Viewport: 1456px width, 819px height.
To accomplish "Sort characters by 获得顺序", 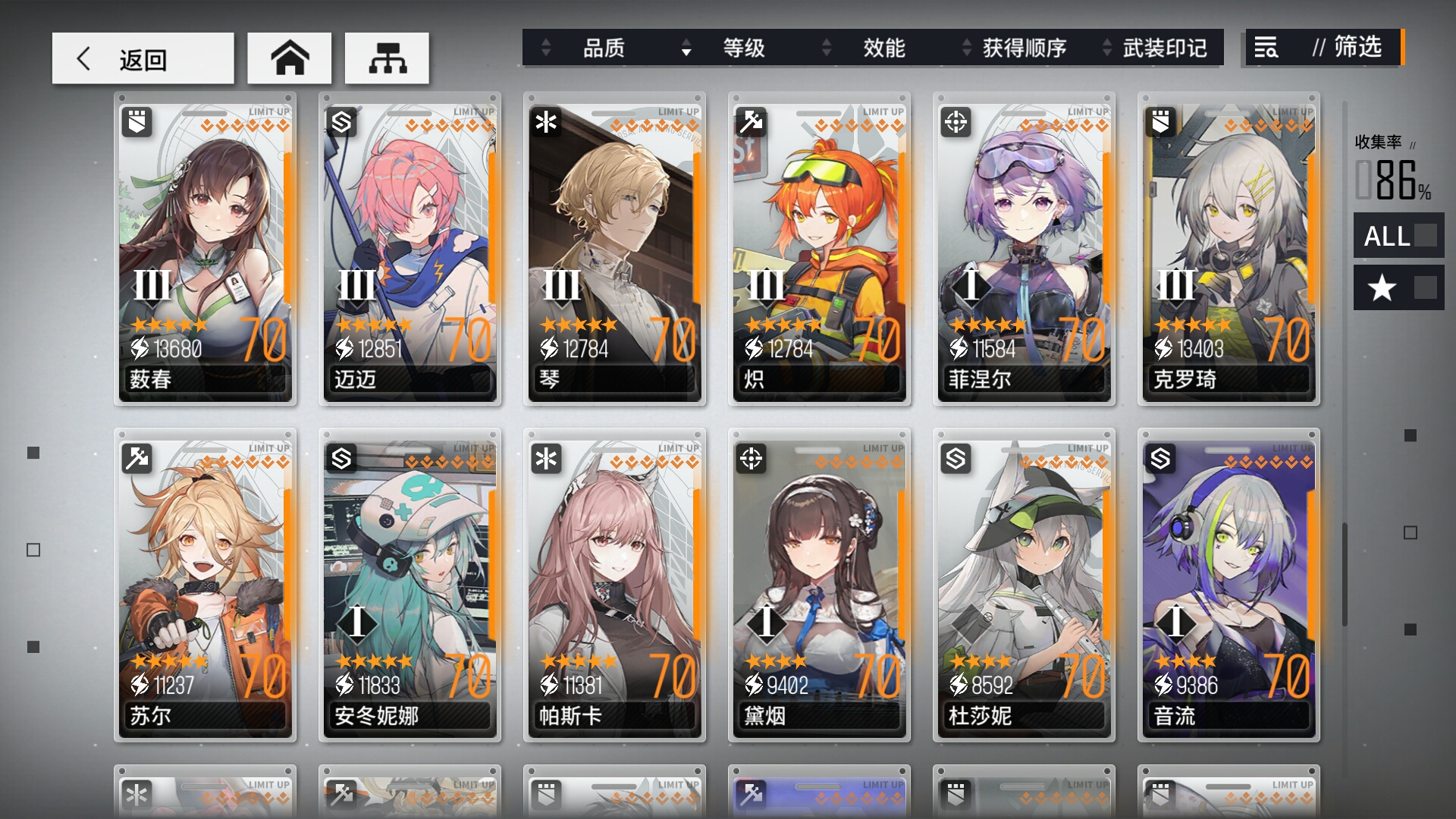I will (x=1024, y=49).
